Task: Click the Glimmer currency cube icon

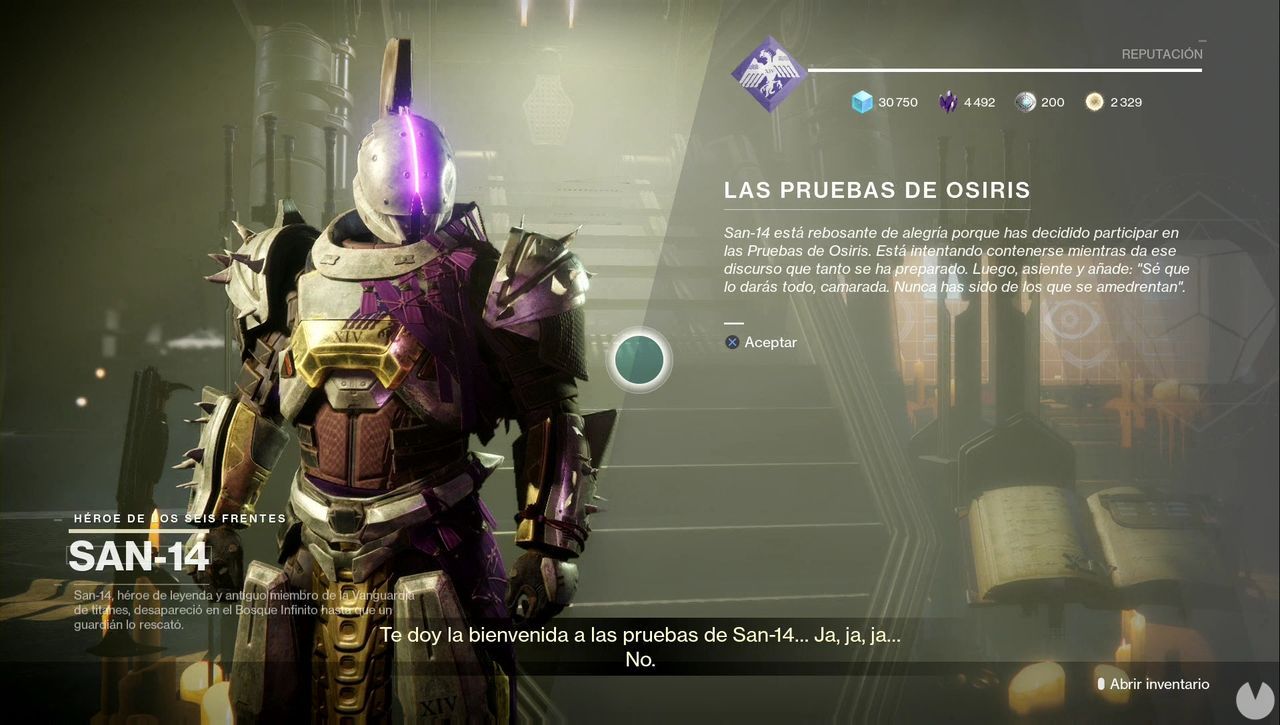Action: coord(860,101)
